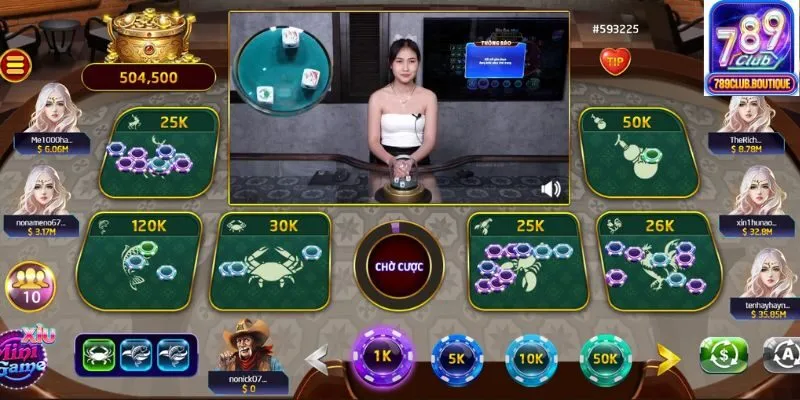View the recent results history panel

pyautogui.click(x=136, y=352)
